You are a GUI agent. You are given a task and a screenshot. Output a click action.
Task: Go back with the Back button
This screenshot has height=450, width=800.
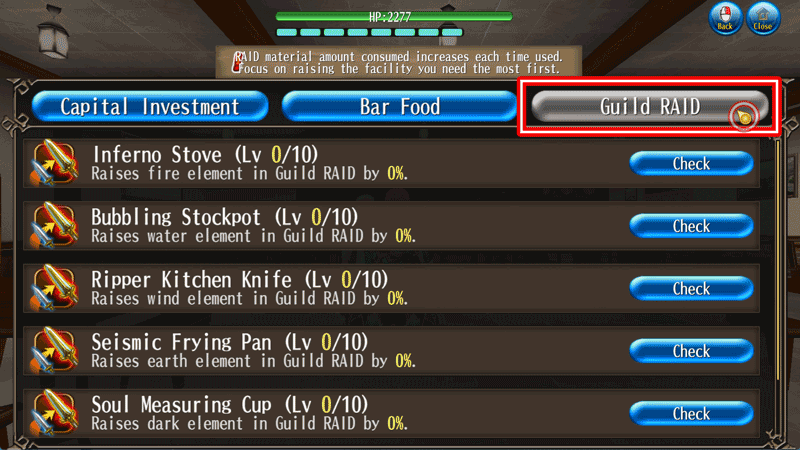pos(726,20)
